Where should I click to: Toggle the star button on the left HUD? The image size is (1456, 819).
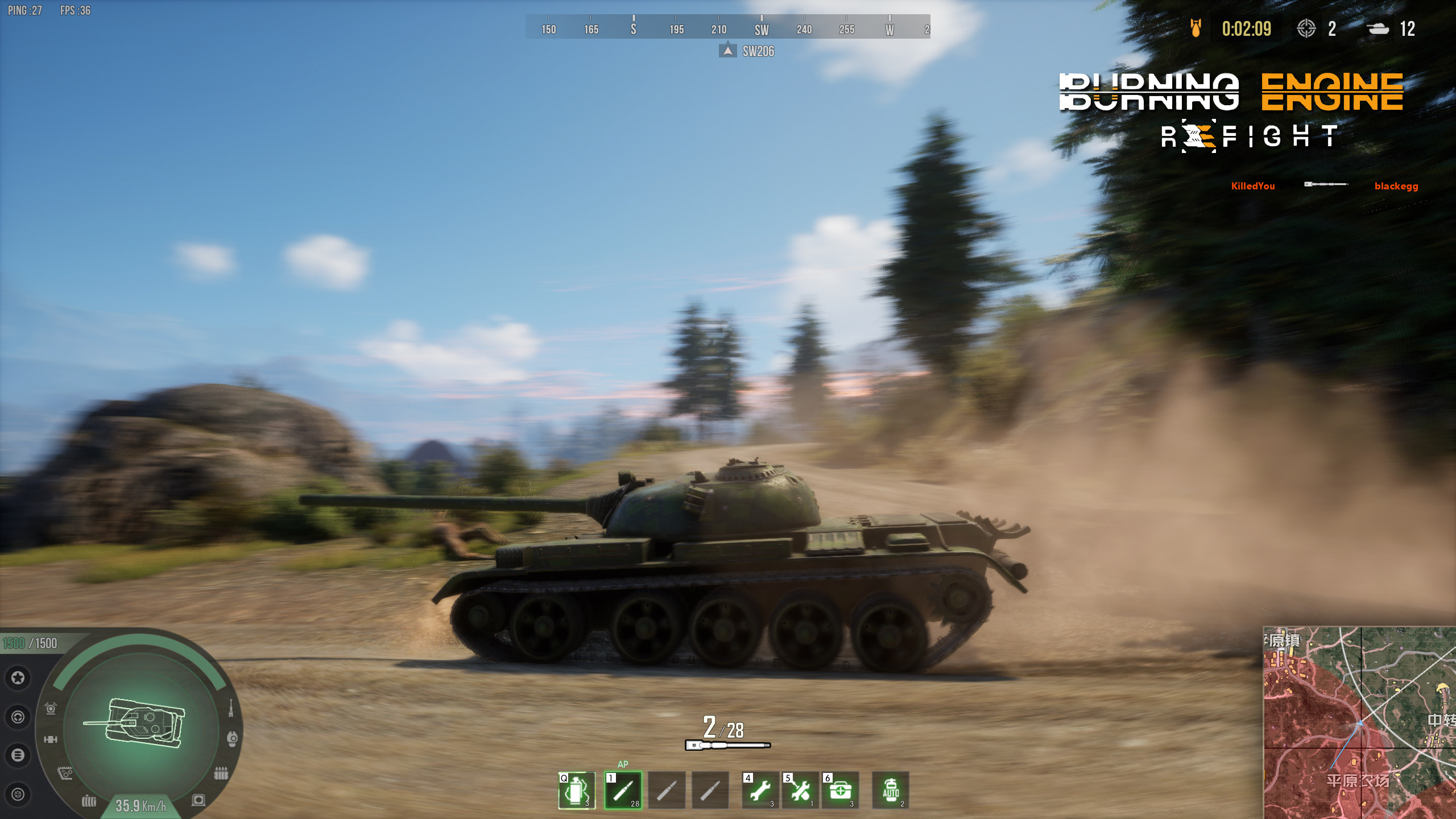coord(18,677)
